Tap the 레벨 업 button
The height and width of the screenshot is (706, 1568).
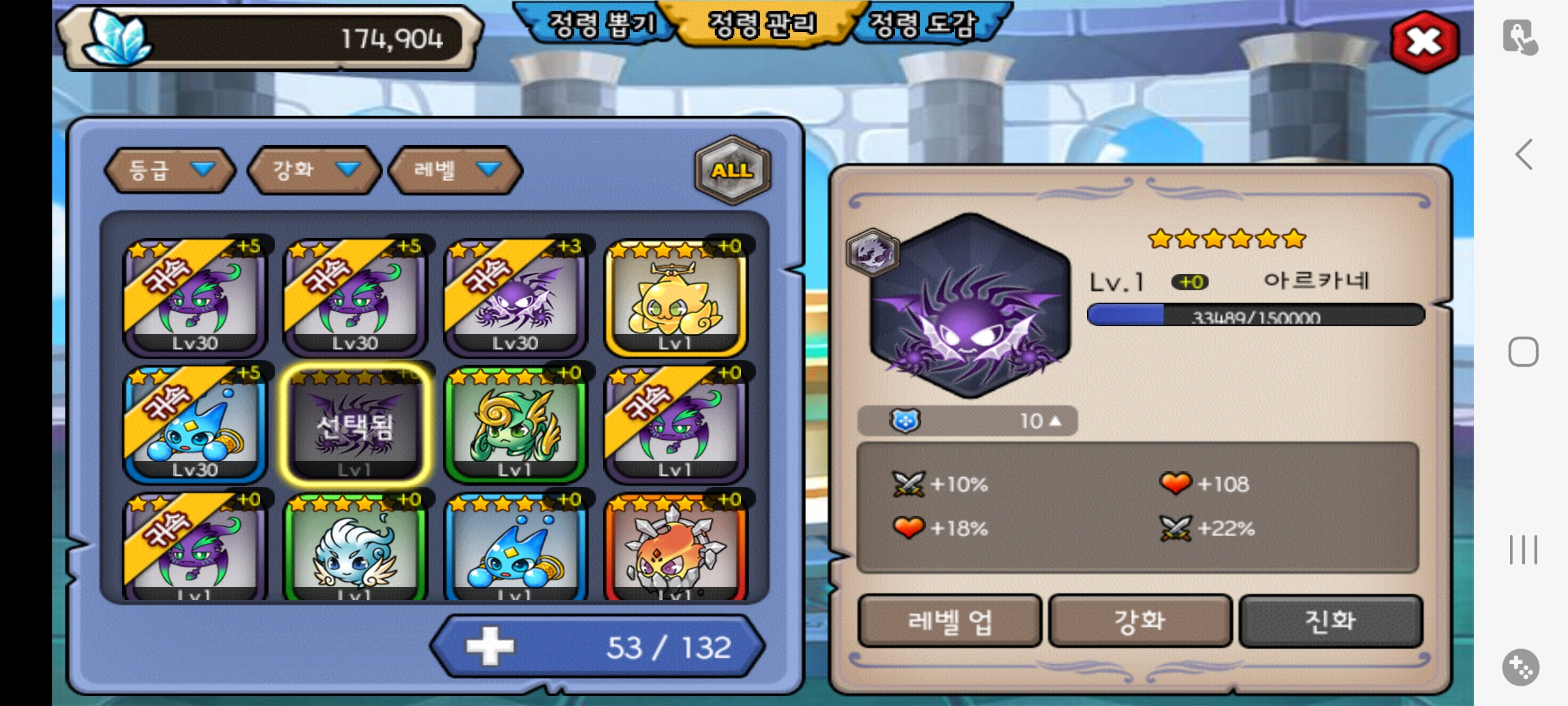[x=949, y=621]
